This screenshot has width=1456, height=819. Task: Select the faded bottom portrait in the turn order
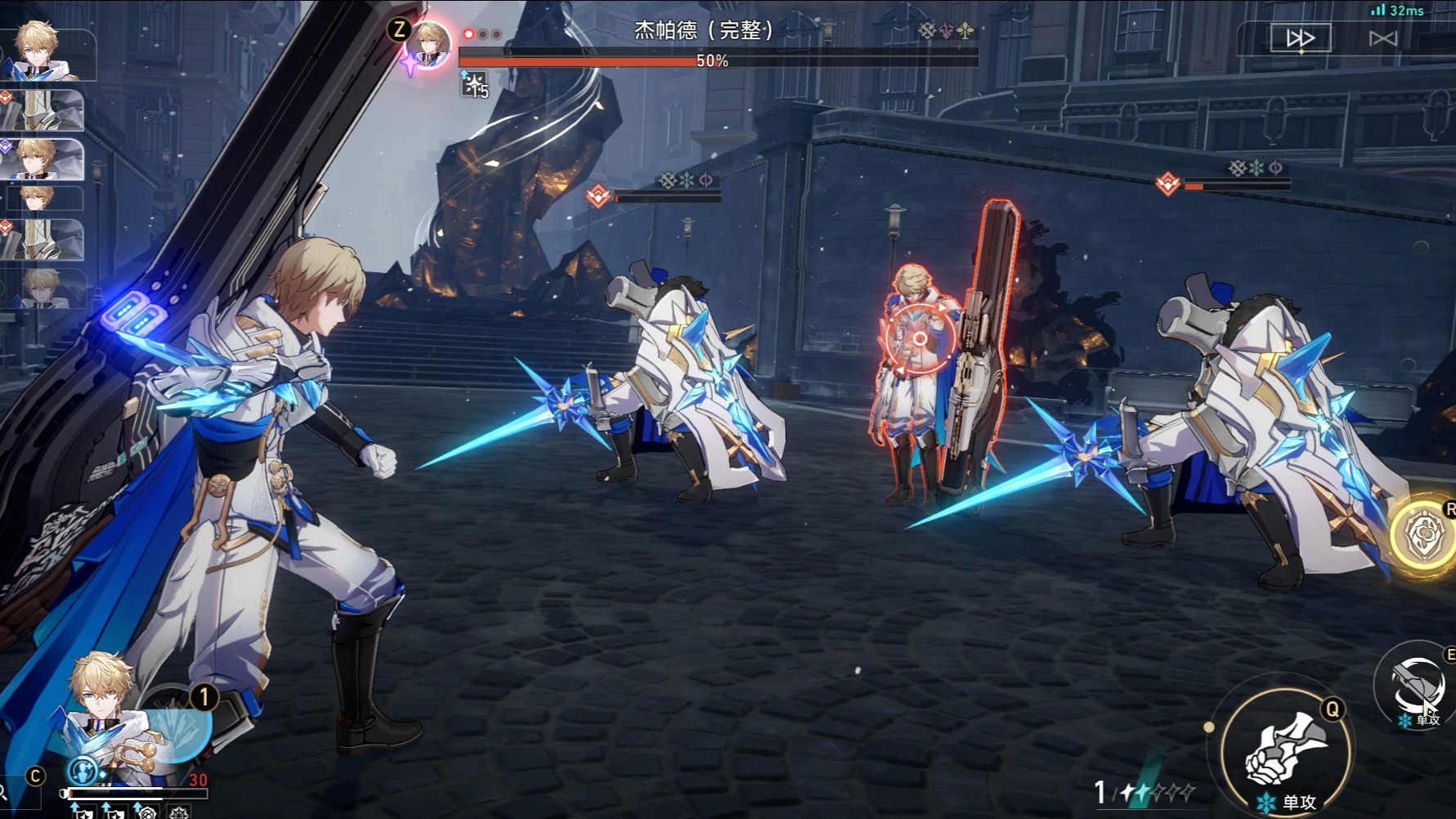tap(43, 289)
